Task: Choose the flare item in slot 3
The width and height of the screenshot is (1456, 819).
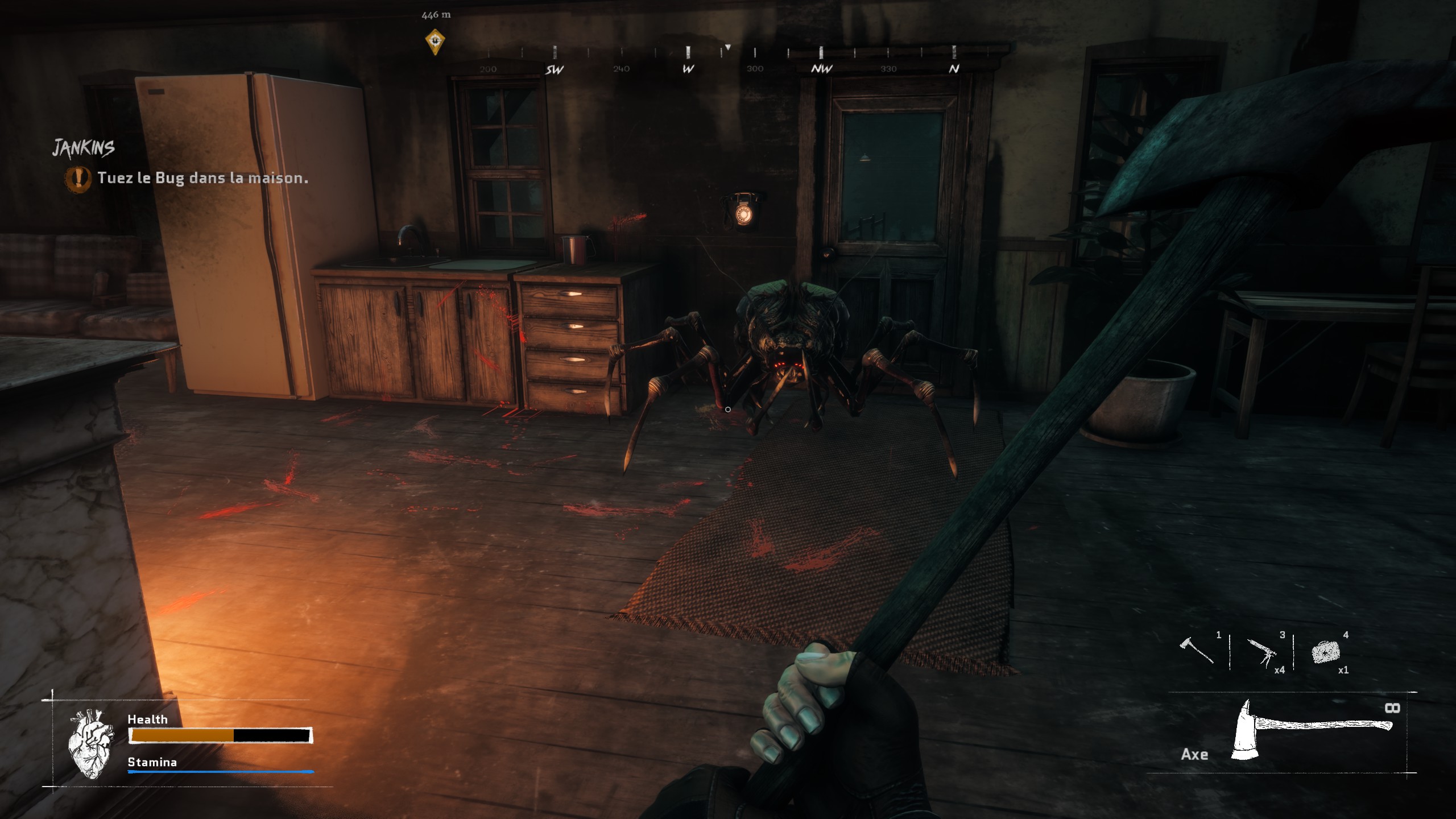Action: tap(1262, 652)
